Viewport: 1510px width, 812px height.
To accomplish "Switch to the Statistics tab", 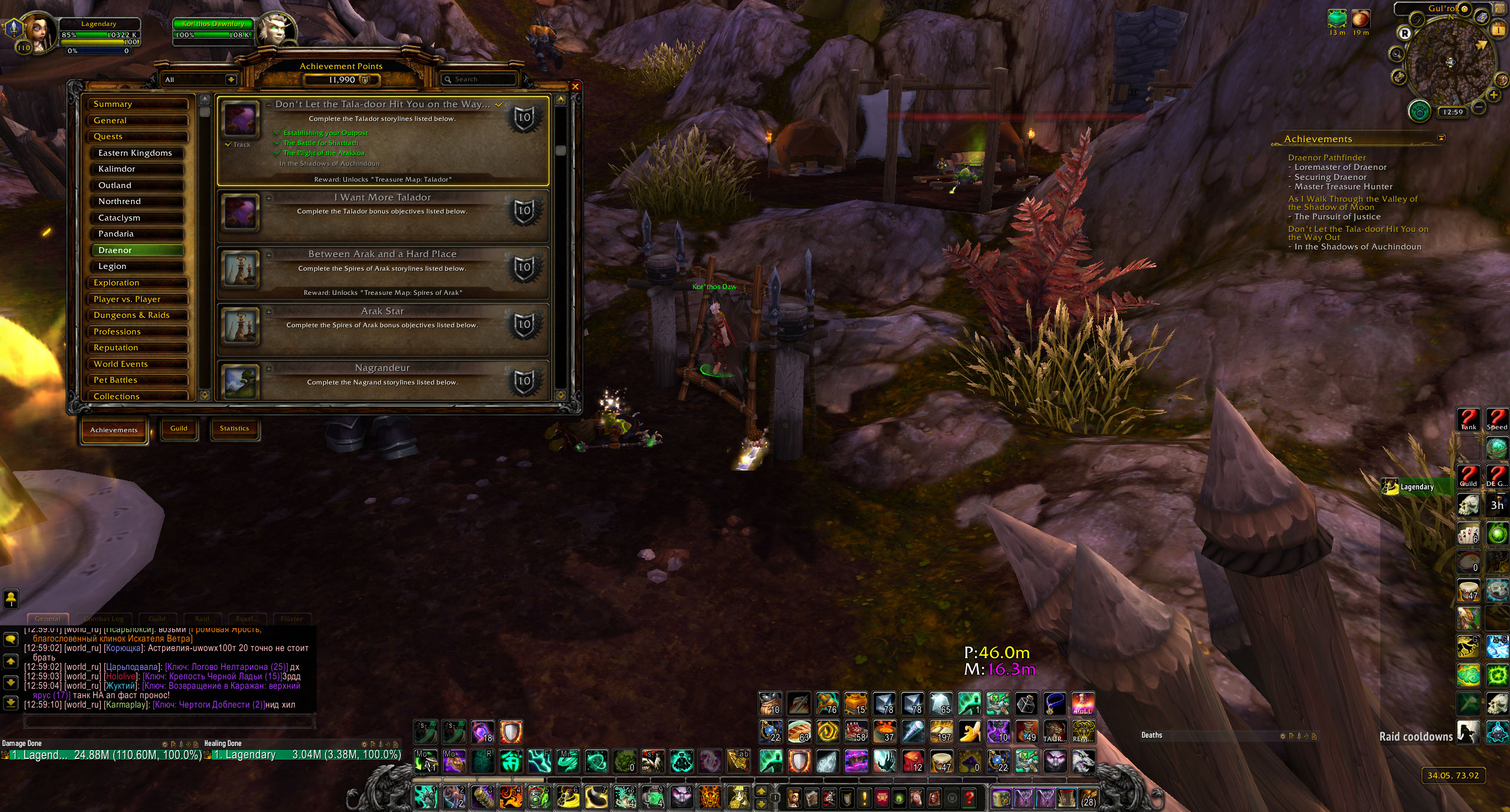I will [234, 429].
